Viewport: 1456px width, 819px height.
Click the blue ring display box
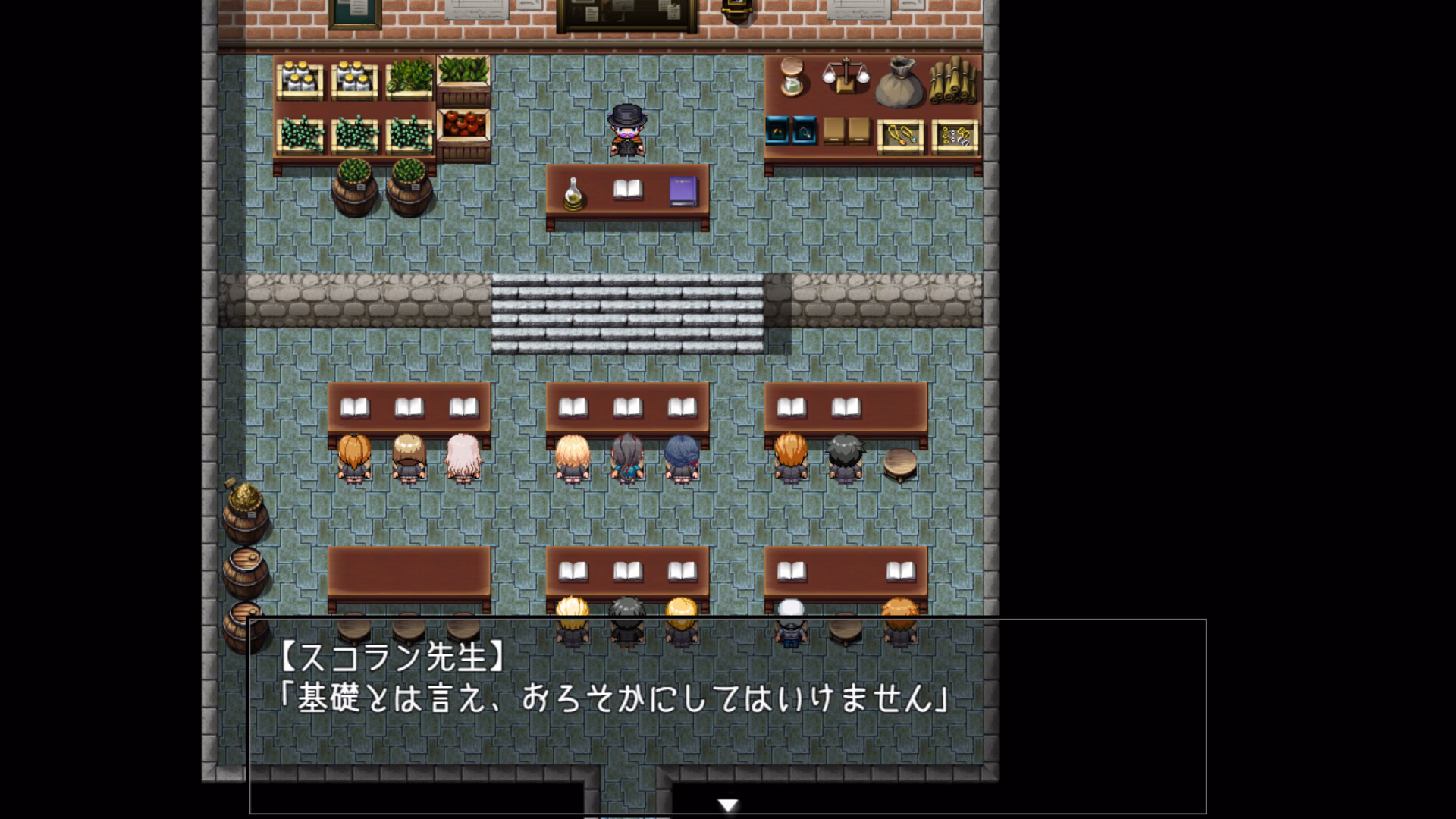coord(777,131)
